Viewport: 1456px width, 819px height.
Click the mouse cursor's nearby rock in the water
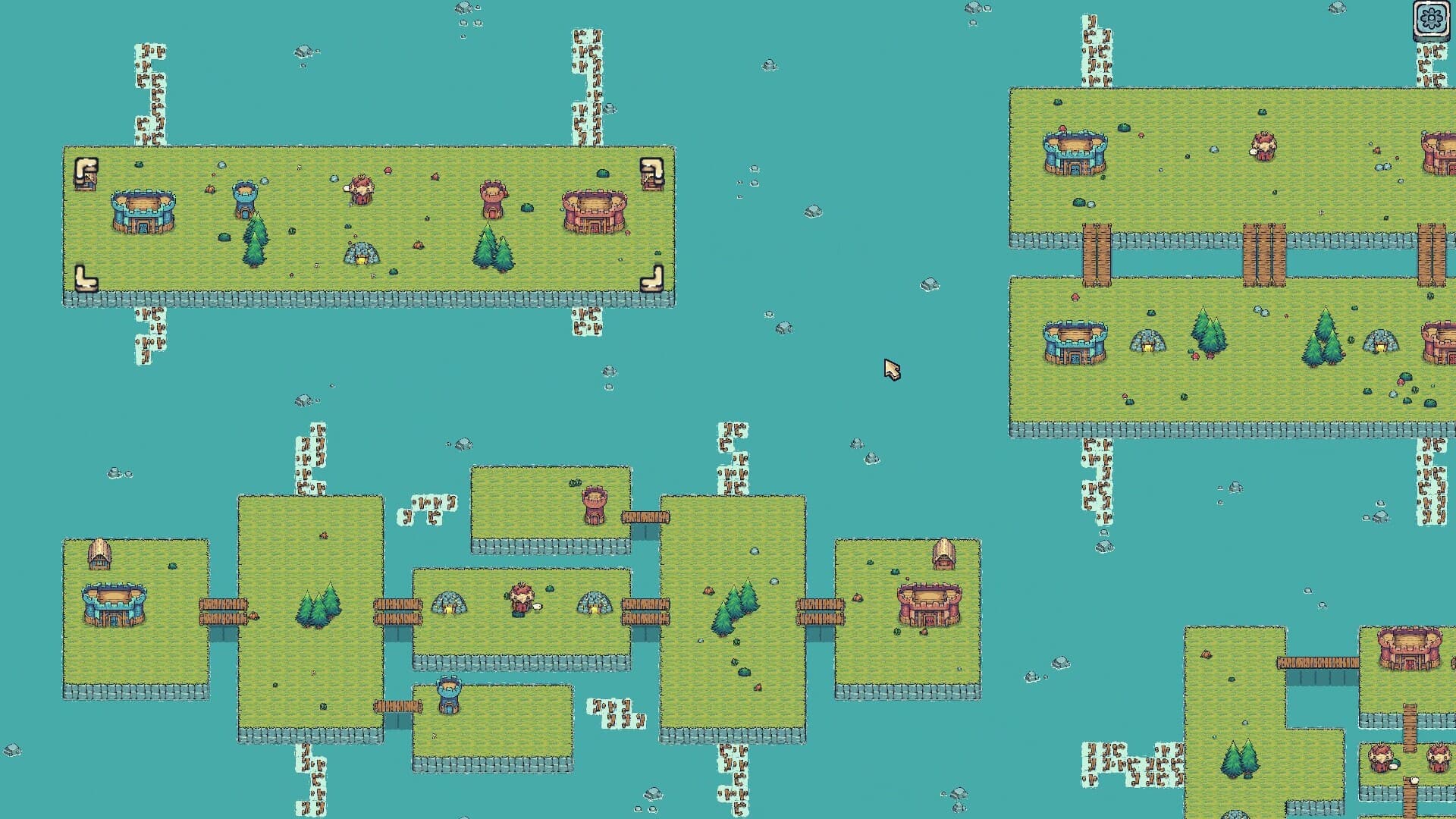929,282
